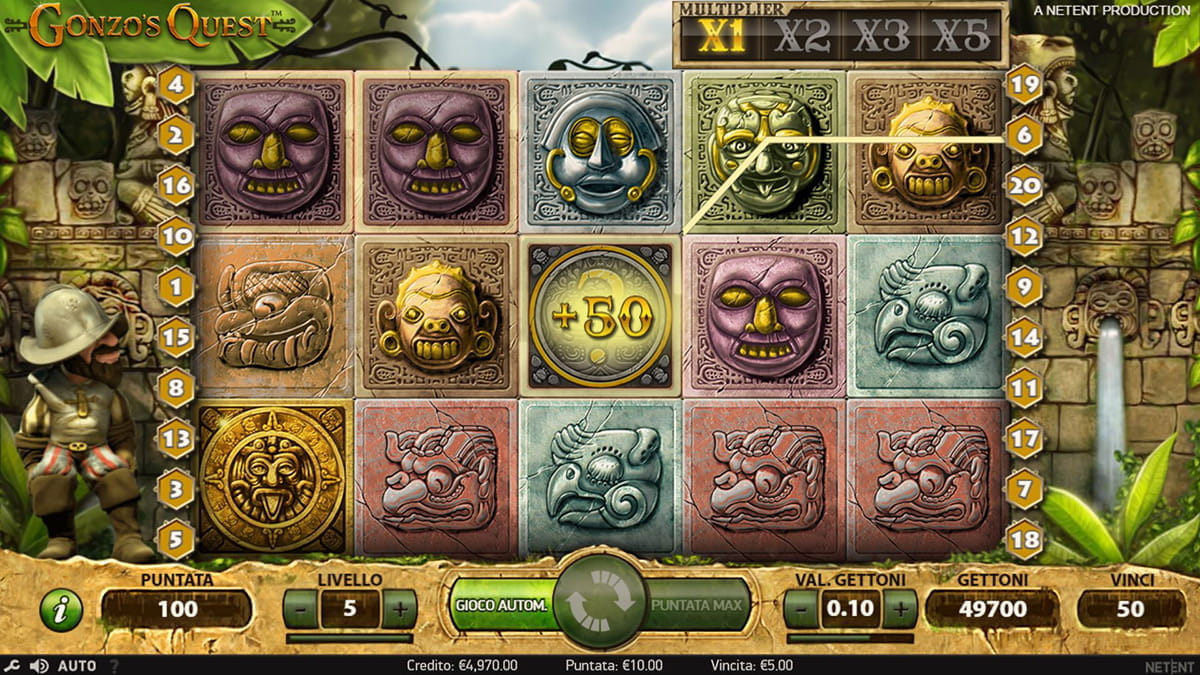The image size is (1200, 675).
Task: Highlight payline number 19 marker
Action: click(1024, 85)
